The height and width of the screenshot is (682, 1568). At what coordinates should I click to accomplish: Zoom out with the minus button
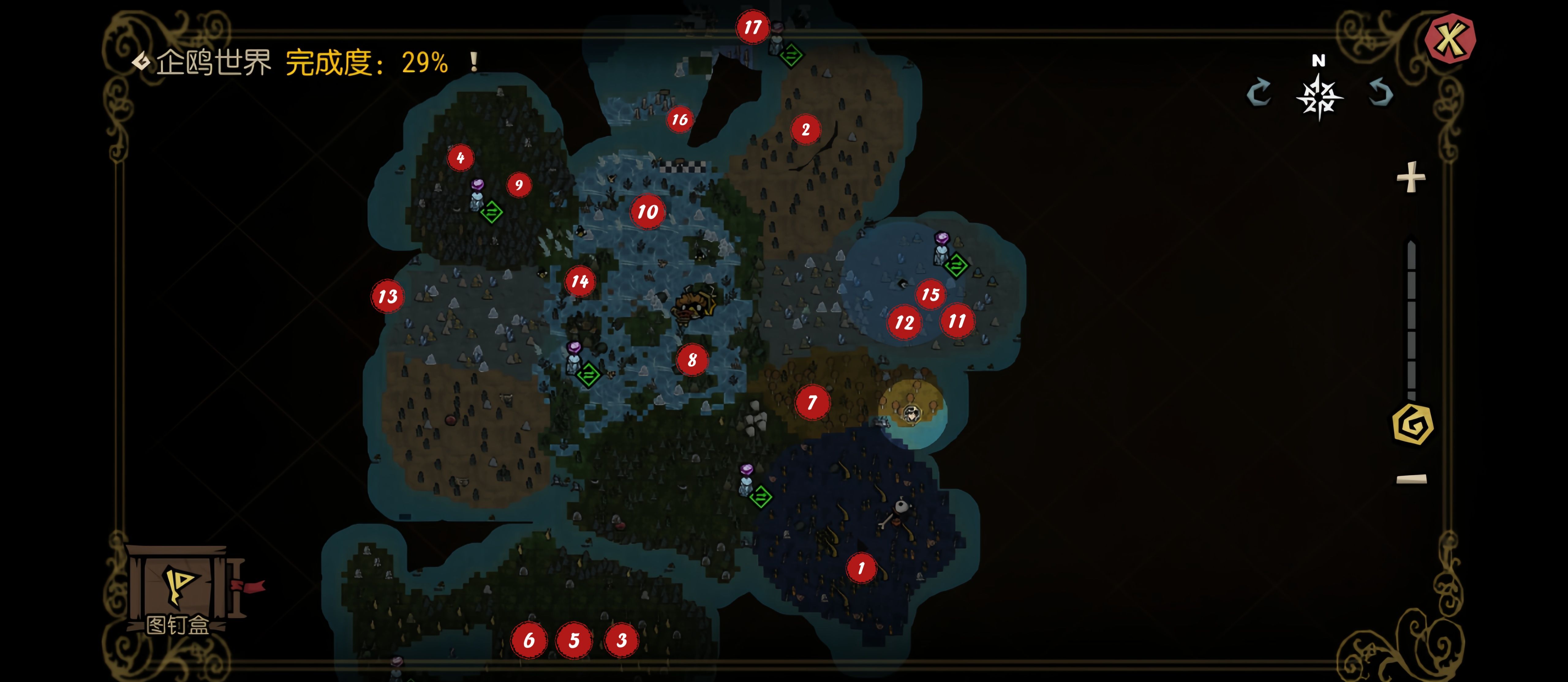click(1411, 479)
